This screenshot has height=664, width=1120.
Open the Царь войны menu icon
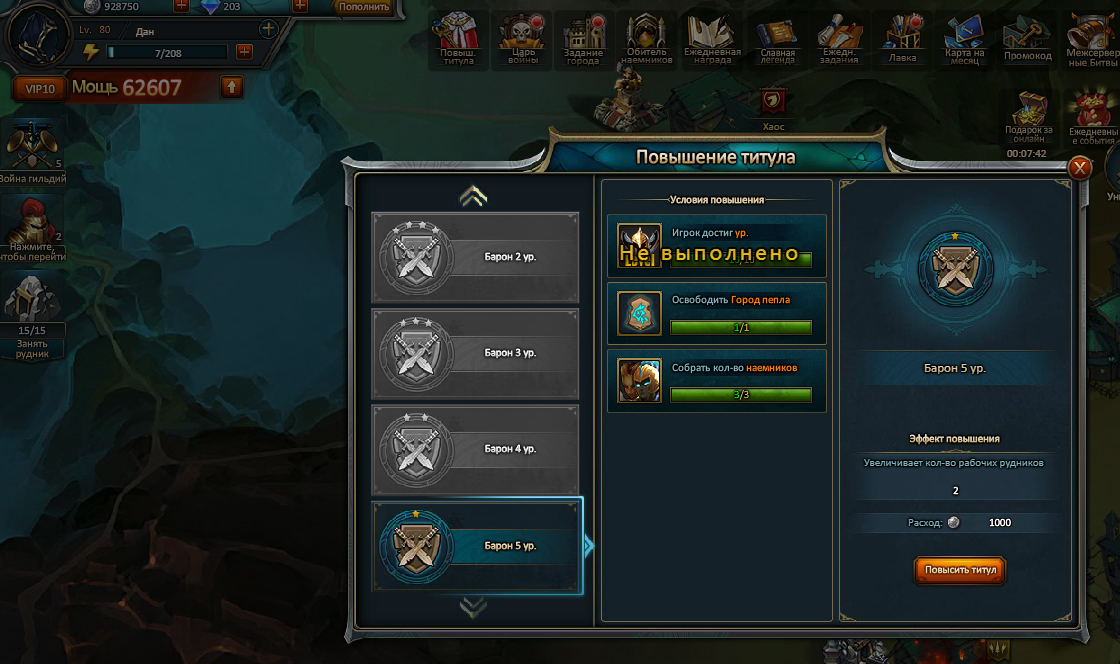click(x=522, y=39)
